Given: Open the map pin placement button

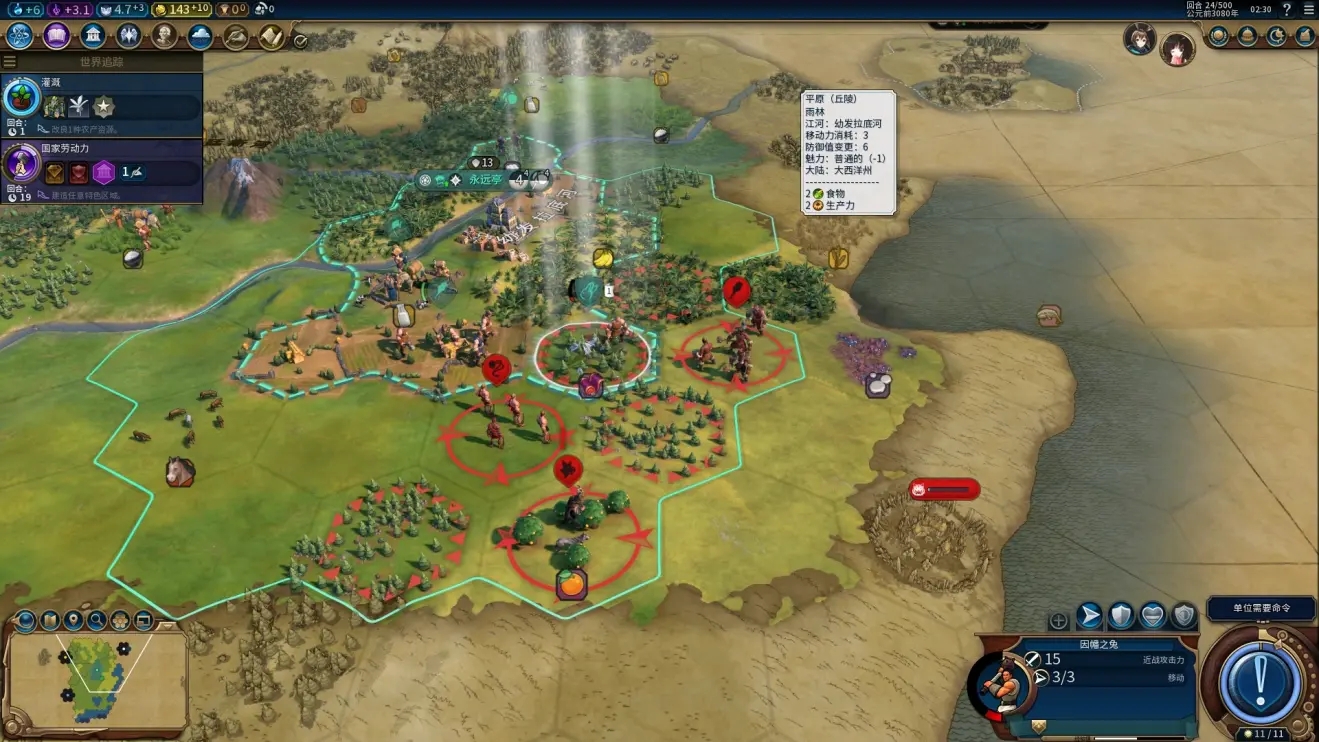Looking at the screenshot, I should tap(73, 620).
